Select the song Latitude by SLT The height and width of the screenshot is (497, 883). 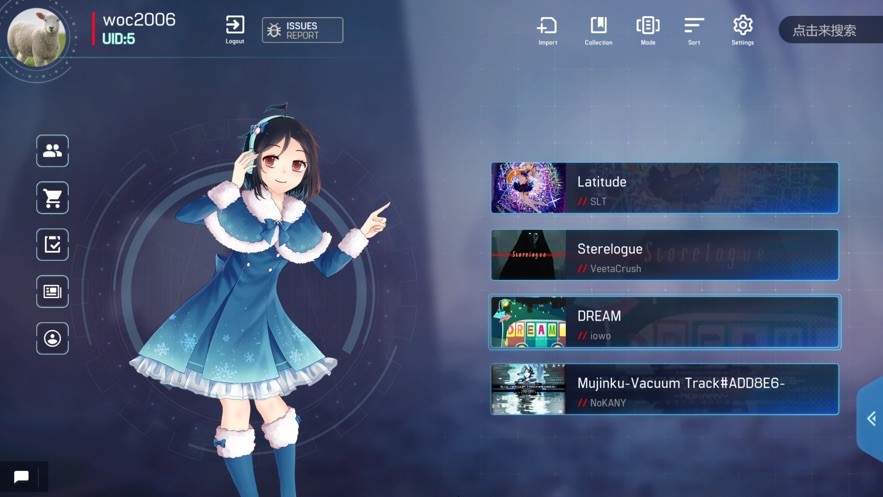[664, 188]
